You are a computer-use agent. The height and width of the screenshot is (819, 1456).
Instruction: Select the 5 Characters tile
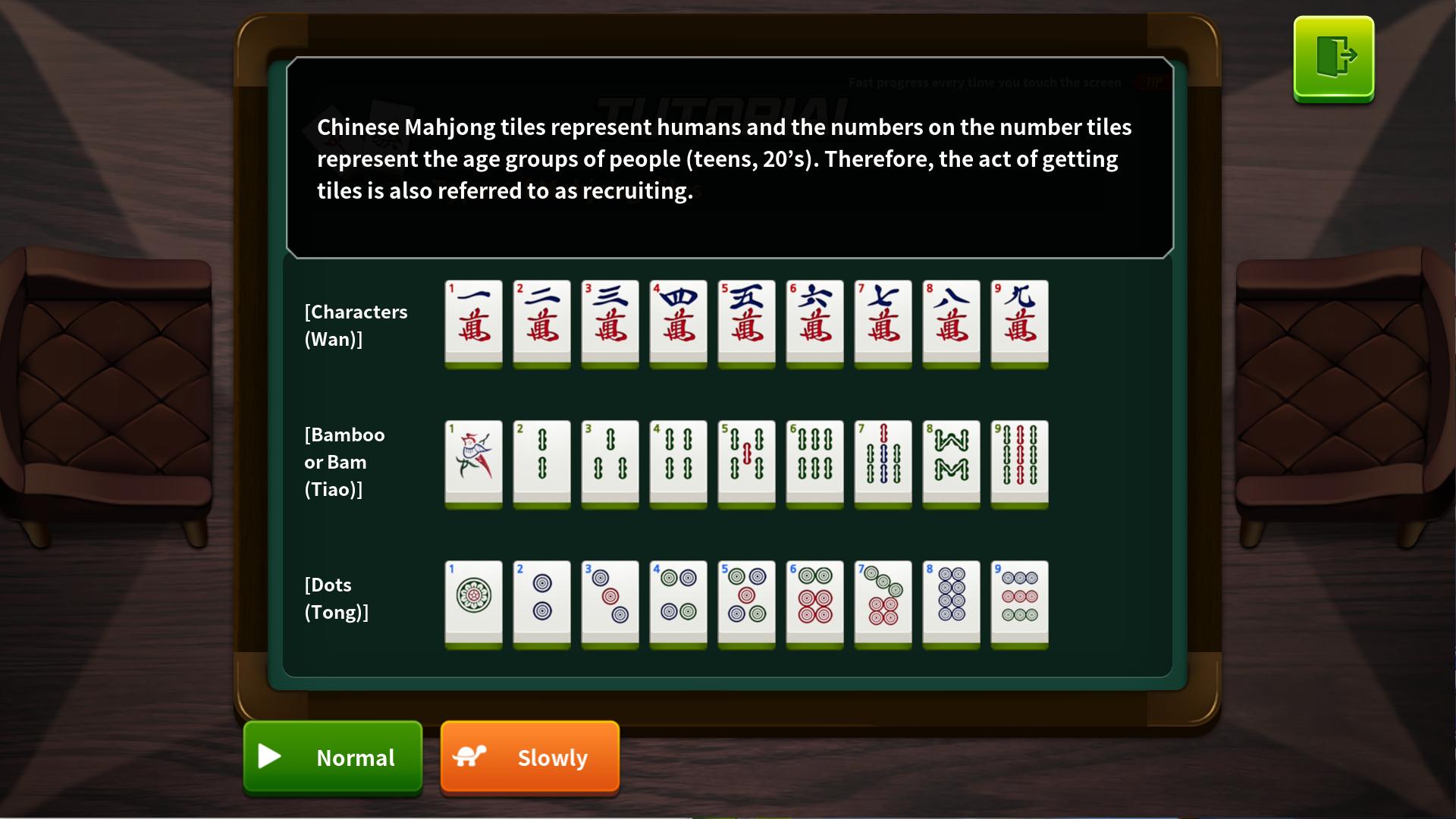pyautogui.click(x=746, y=325)
